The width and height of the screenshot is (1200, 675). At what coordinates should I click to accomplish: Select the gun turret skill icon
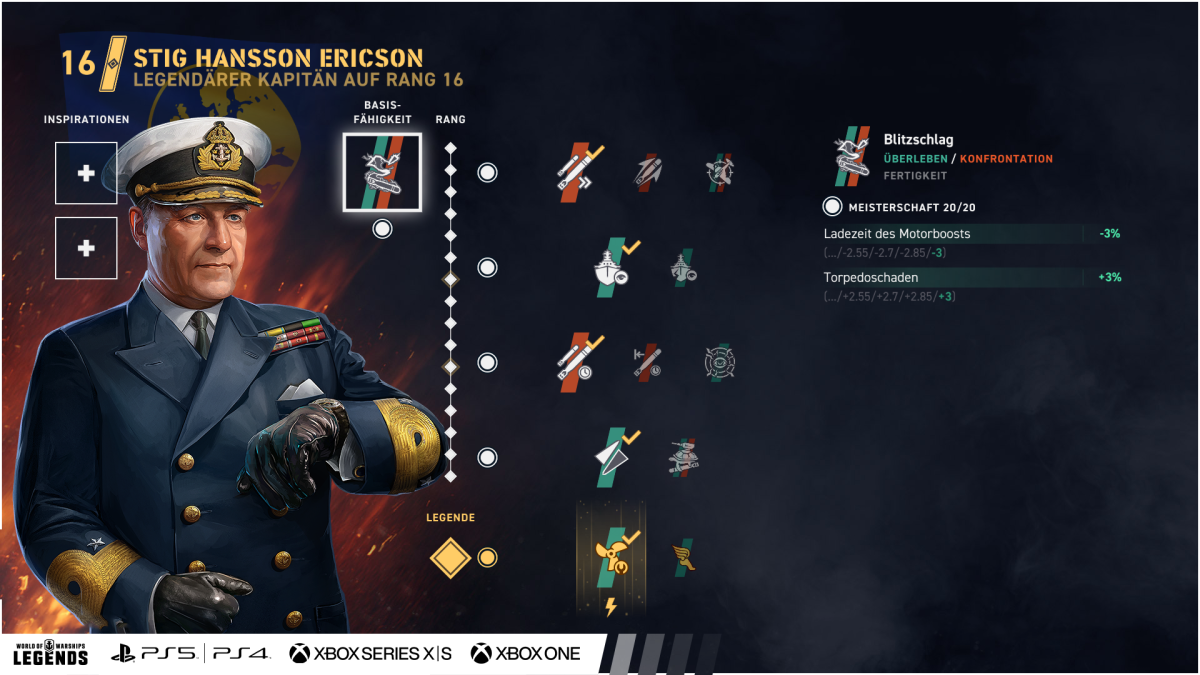click(684, 456)
